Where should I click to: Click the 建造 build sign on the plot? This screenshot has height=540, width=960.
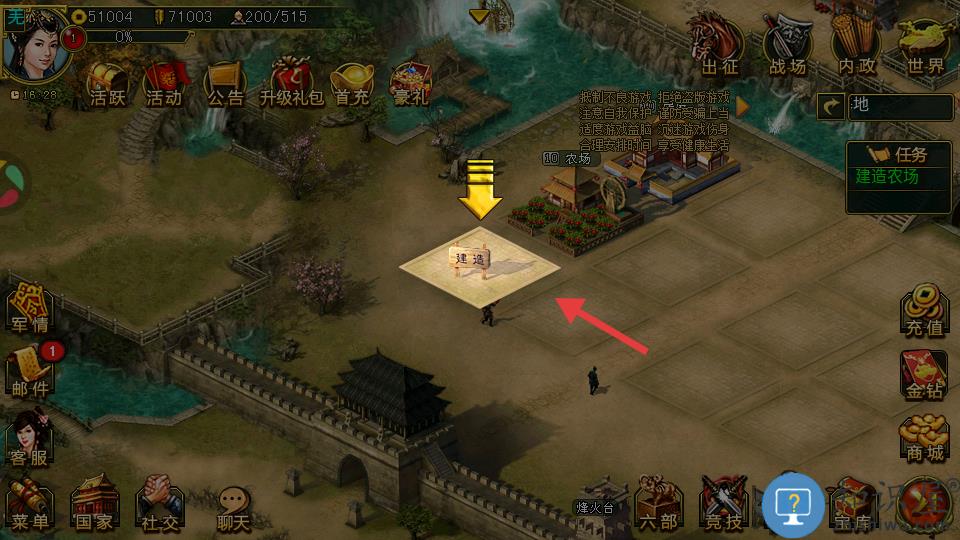470,258
